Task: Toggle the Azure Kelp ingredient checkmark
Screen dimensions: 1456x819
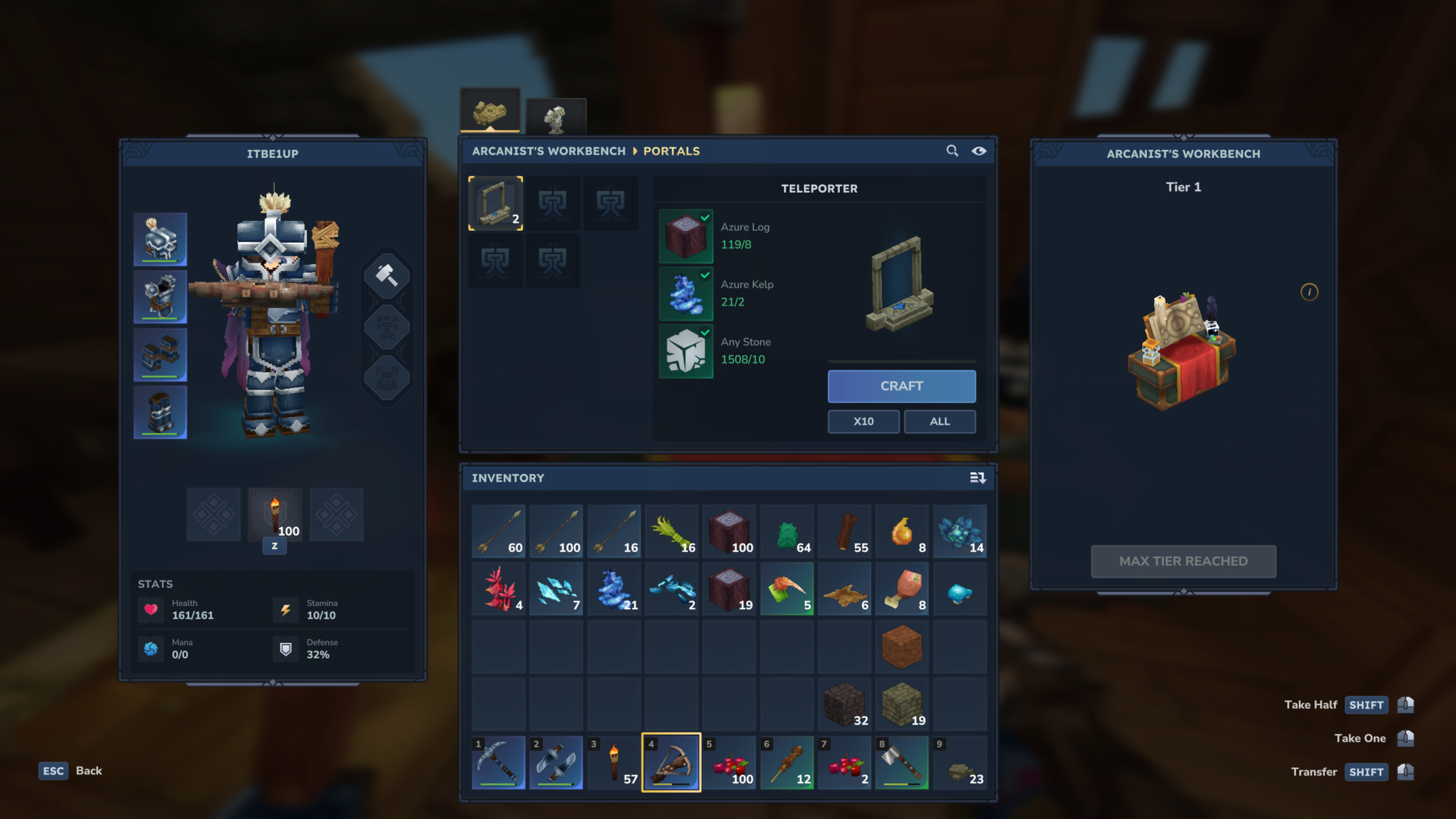Action: 706,274
